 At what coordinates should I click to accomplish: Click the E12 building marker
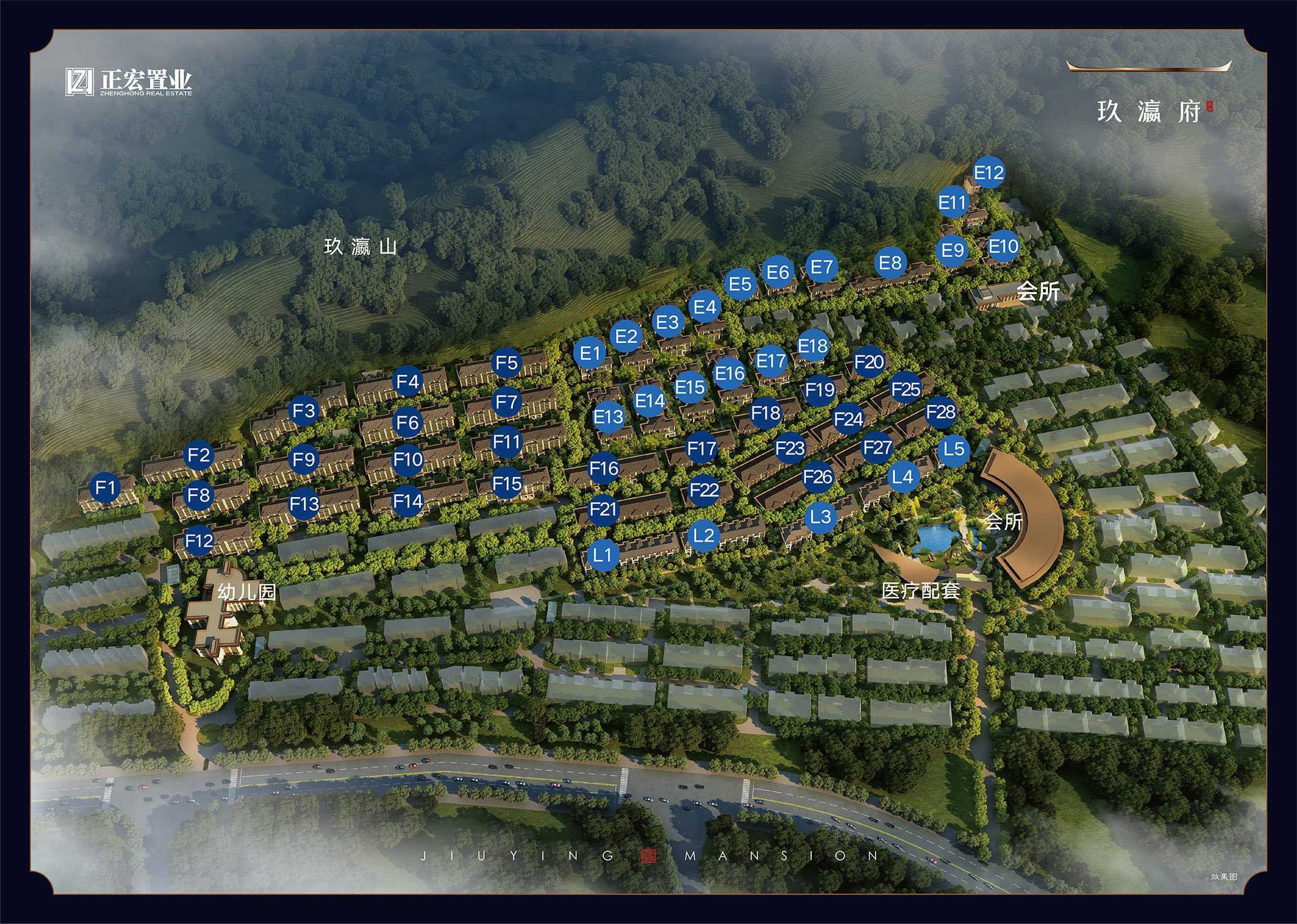[x=988, y=172]
